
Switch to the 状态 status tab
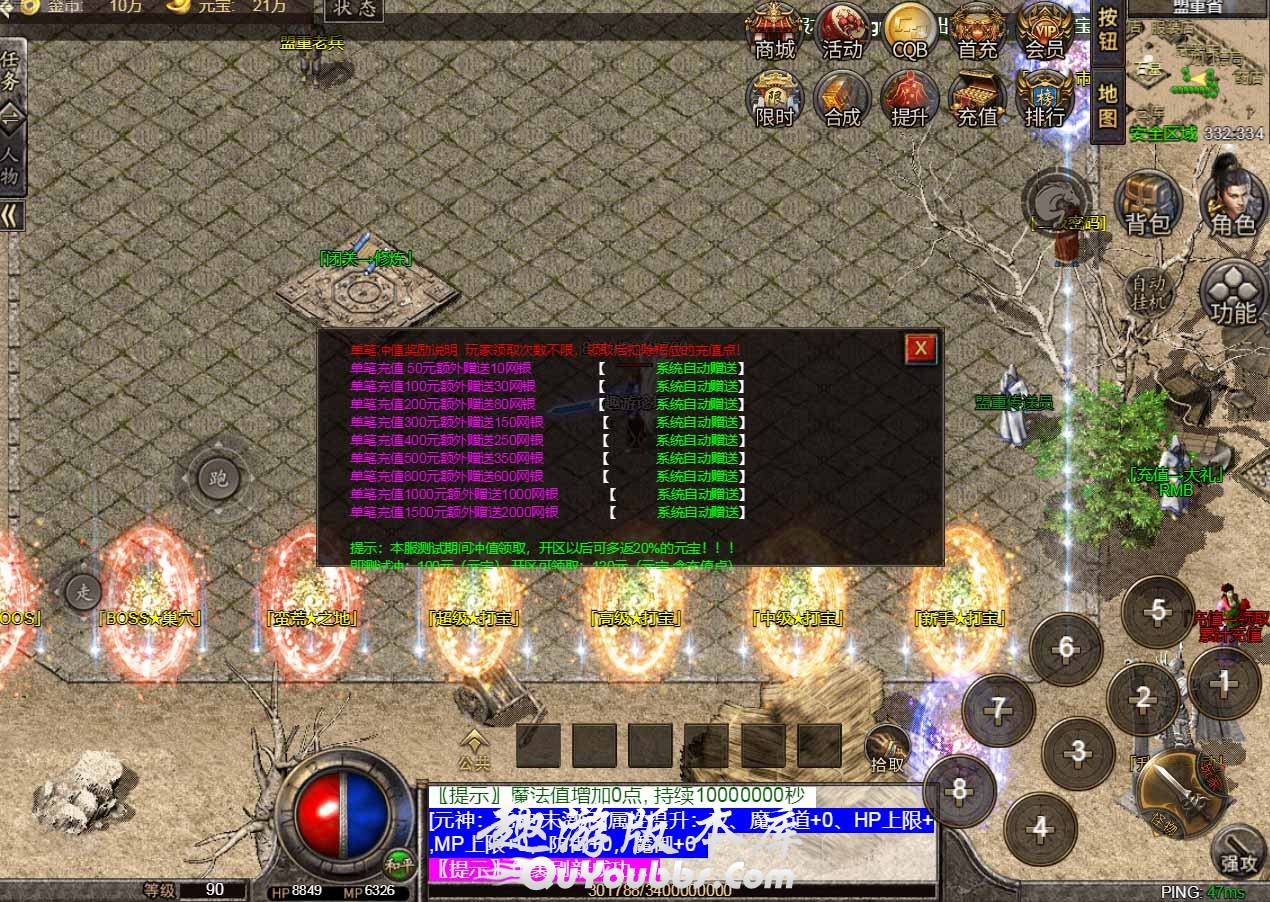pos(355,10)
